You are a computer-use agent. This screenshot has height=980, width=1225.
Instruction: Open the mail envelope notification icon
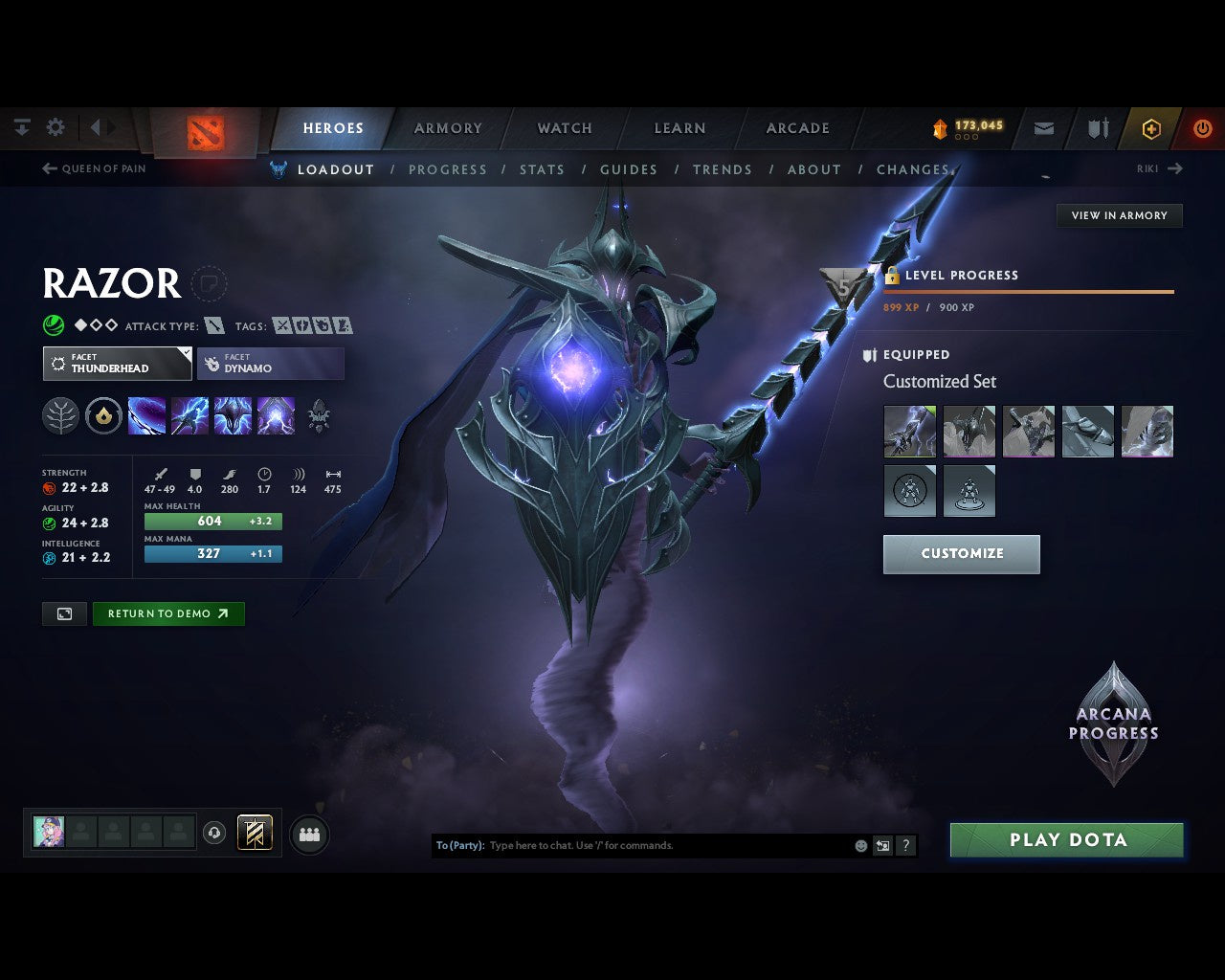click(1043, 127)
